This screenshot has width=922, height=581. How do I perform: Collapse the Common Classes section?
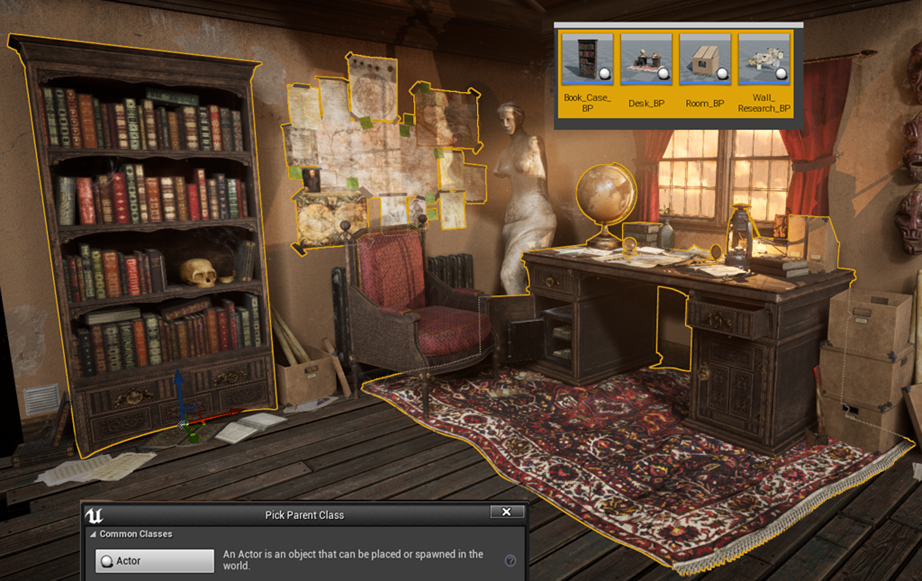coord(93,534)
